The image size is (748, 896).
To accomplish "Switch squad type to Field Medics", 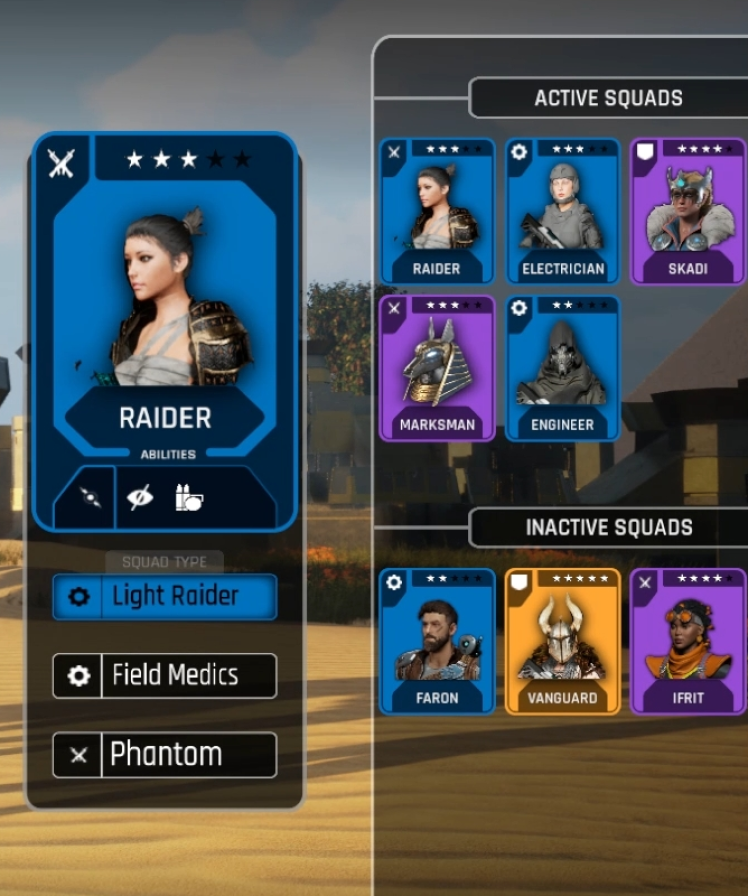I will tap(165, 676).
